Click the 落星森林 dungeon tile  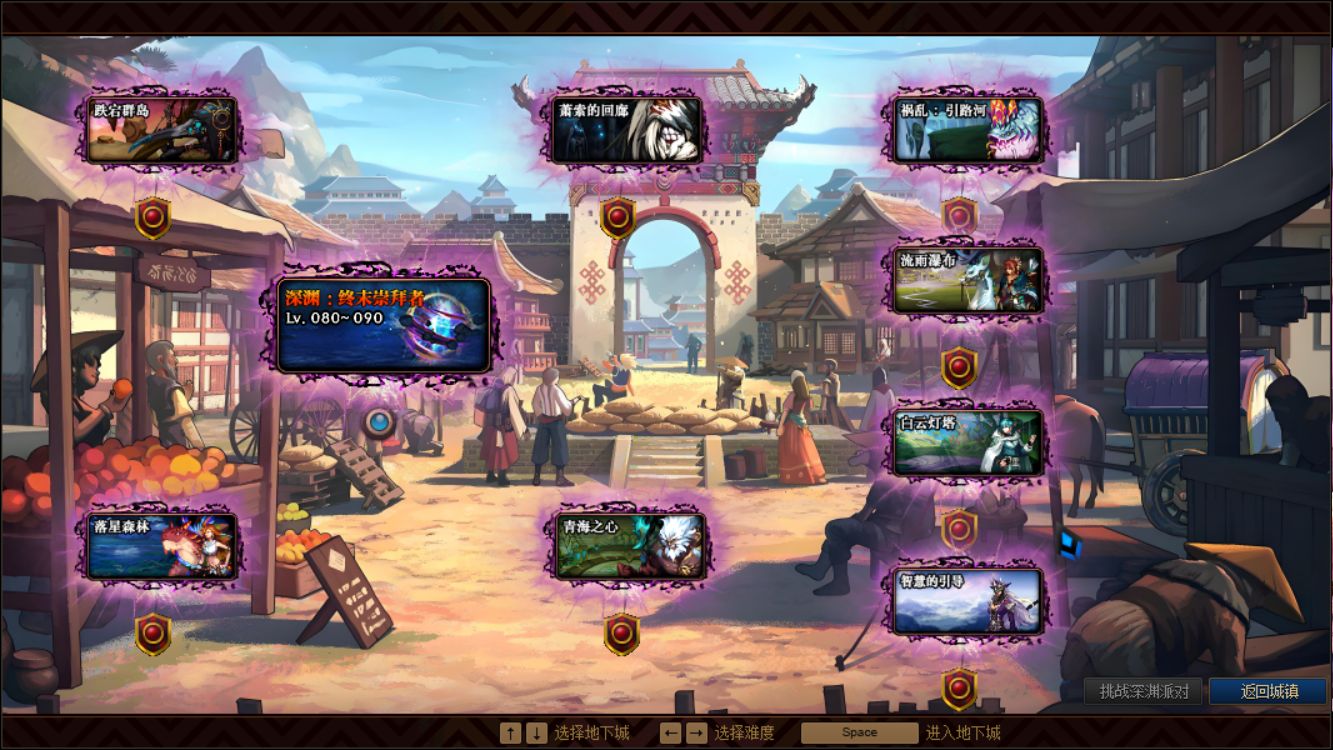pyautogui.click(x=162, y=546)
